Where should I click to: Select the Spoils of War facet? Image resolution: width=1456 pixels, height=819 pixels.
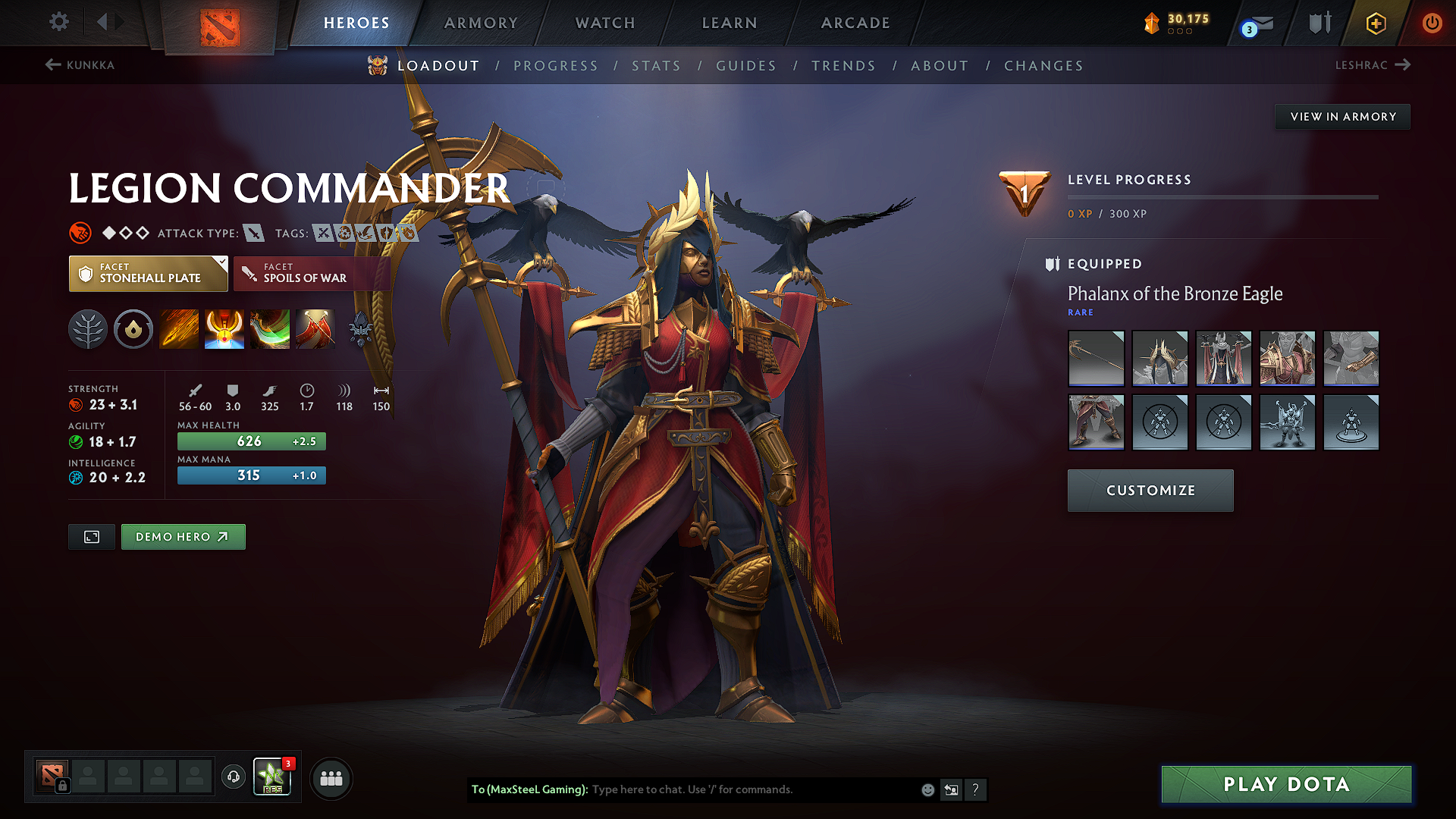pyautogui.click(x=312, y=273)
